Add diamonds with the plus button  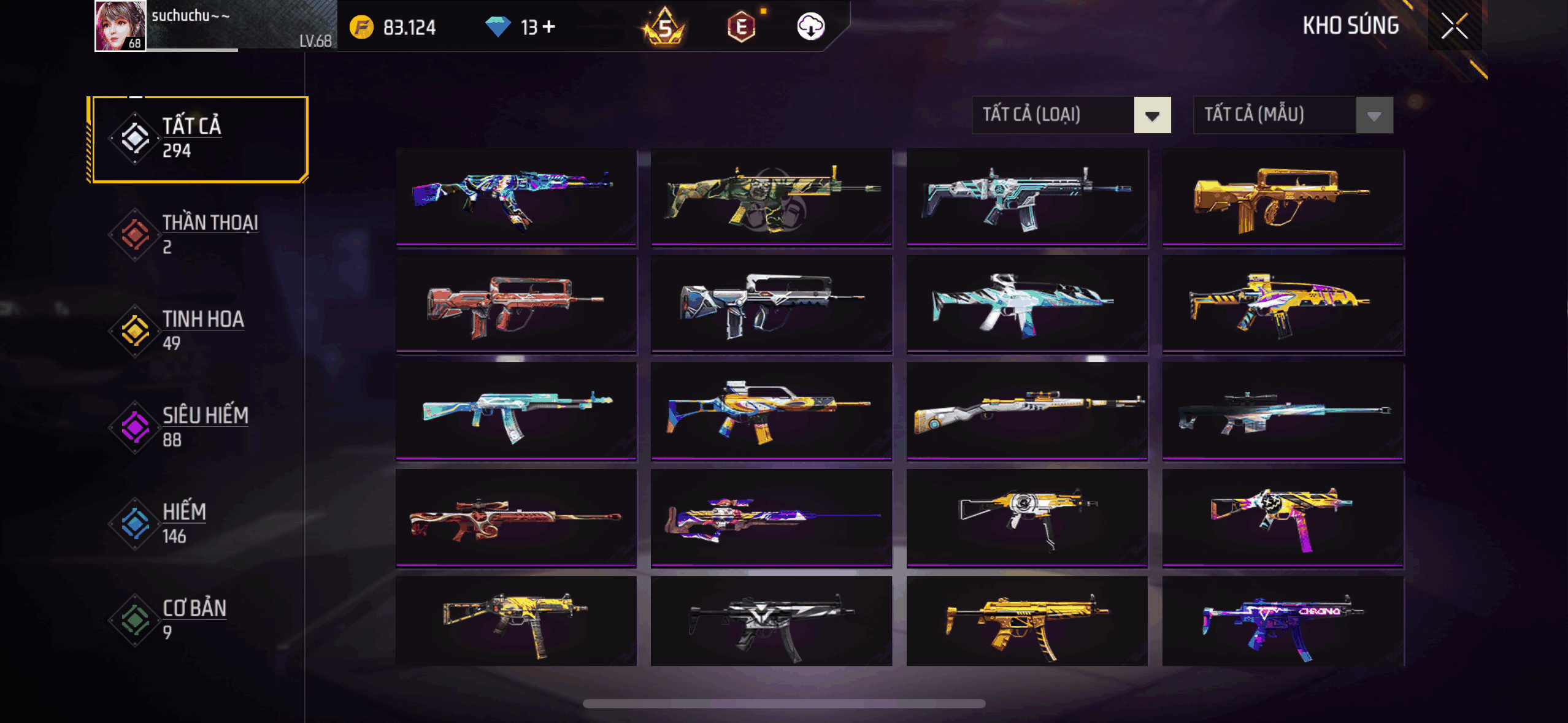coord(549,26)
